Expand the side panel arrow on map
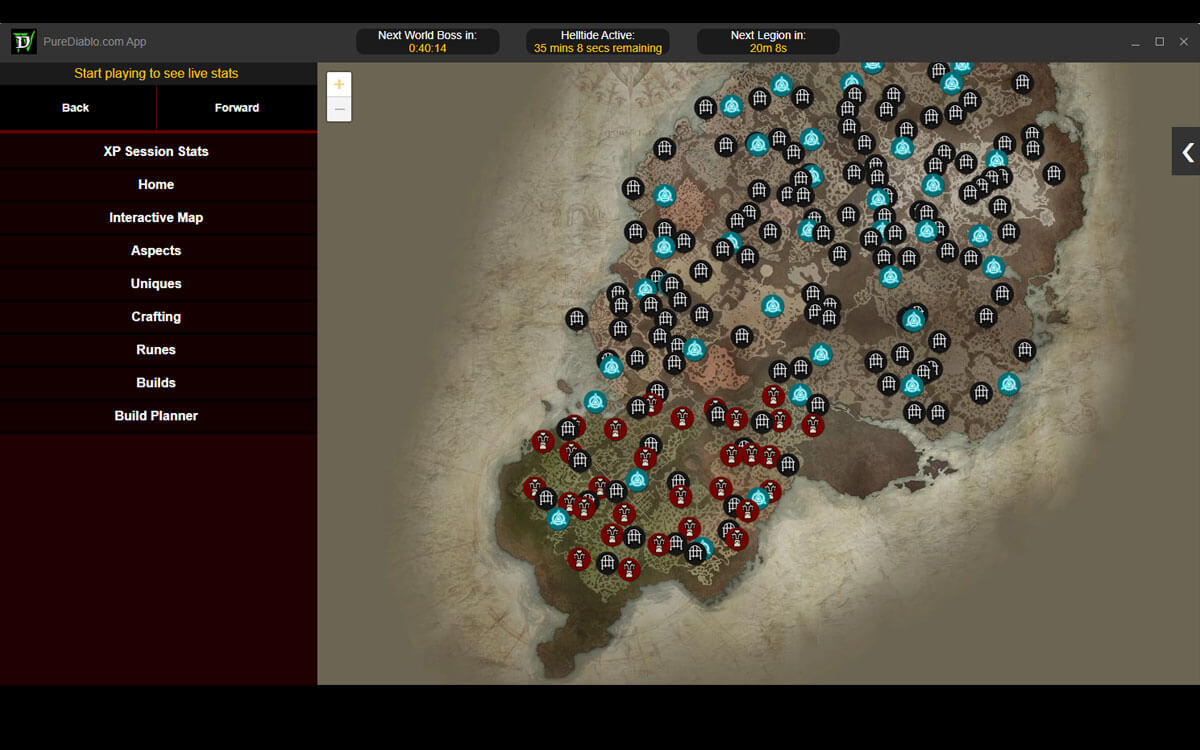This screenshot has height=750, width=1200. tap(1187, 152)
